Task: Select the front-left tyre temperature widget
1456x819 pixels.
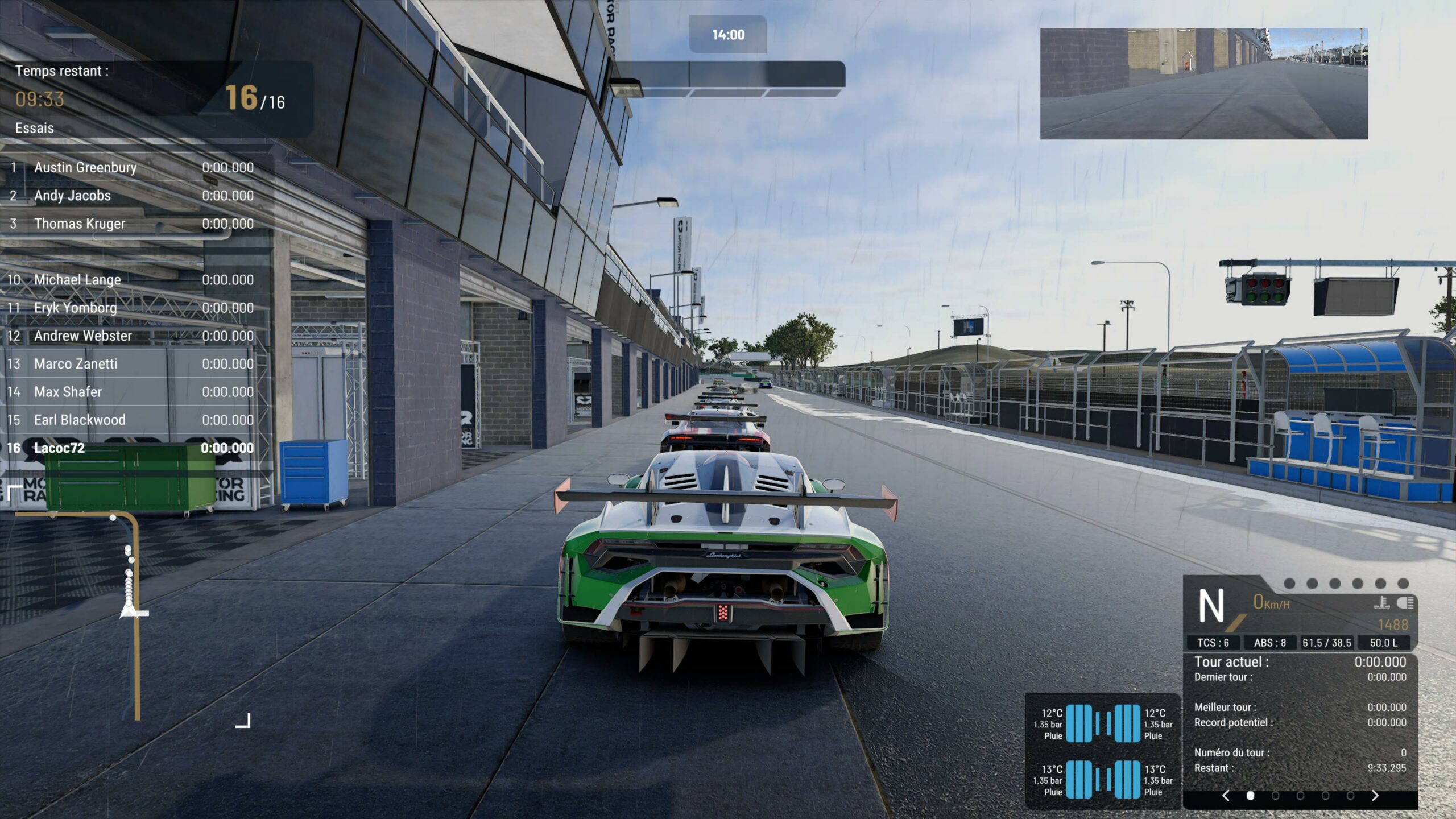Action: coord(1068,723)
